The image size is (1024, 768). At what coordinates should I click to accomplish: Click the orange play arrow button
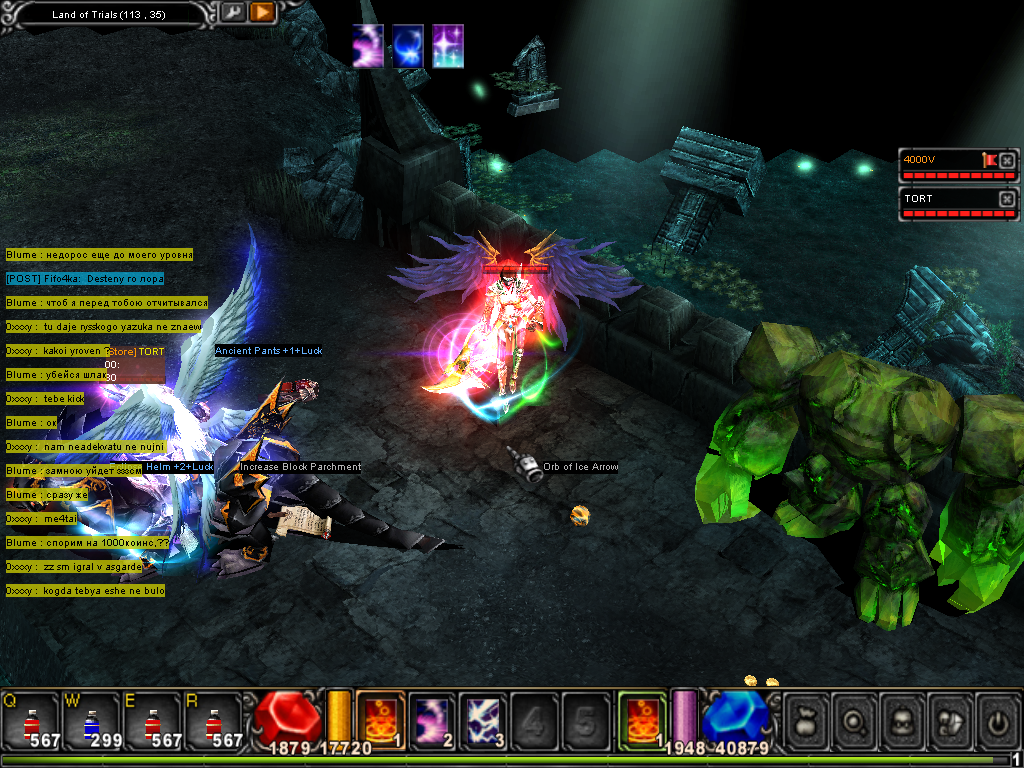coord(262,12)
